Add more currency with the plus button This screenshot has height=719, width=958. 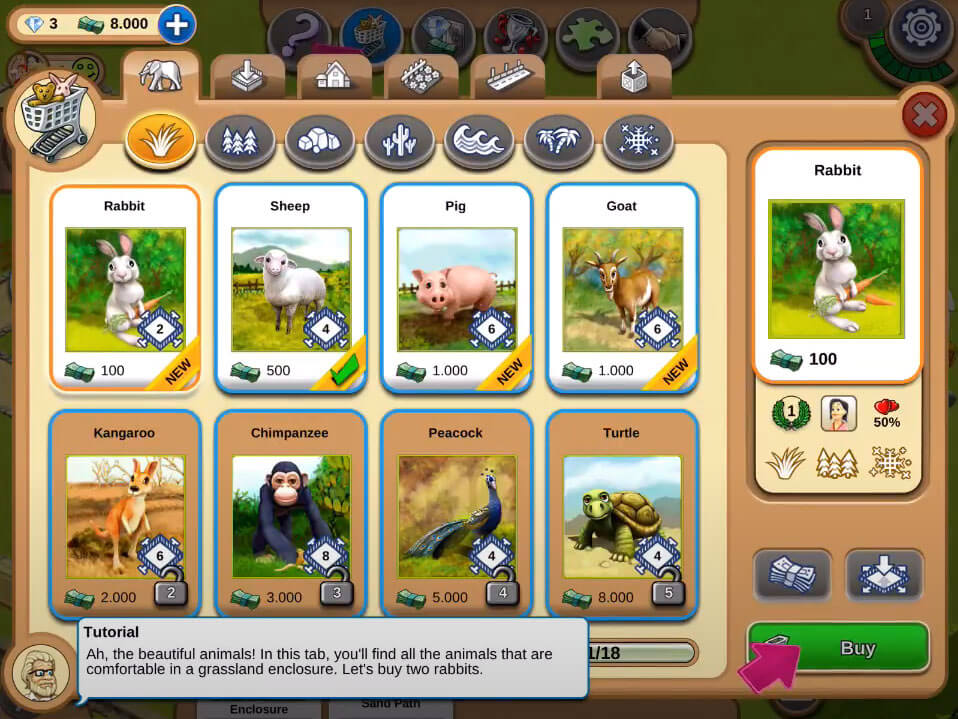(176, 24)
